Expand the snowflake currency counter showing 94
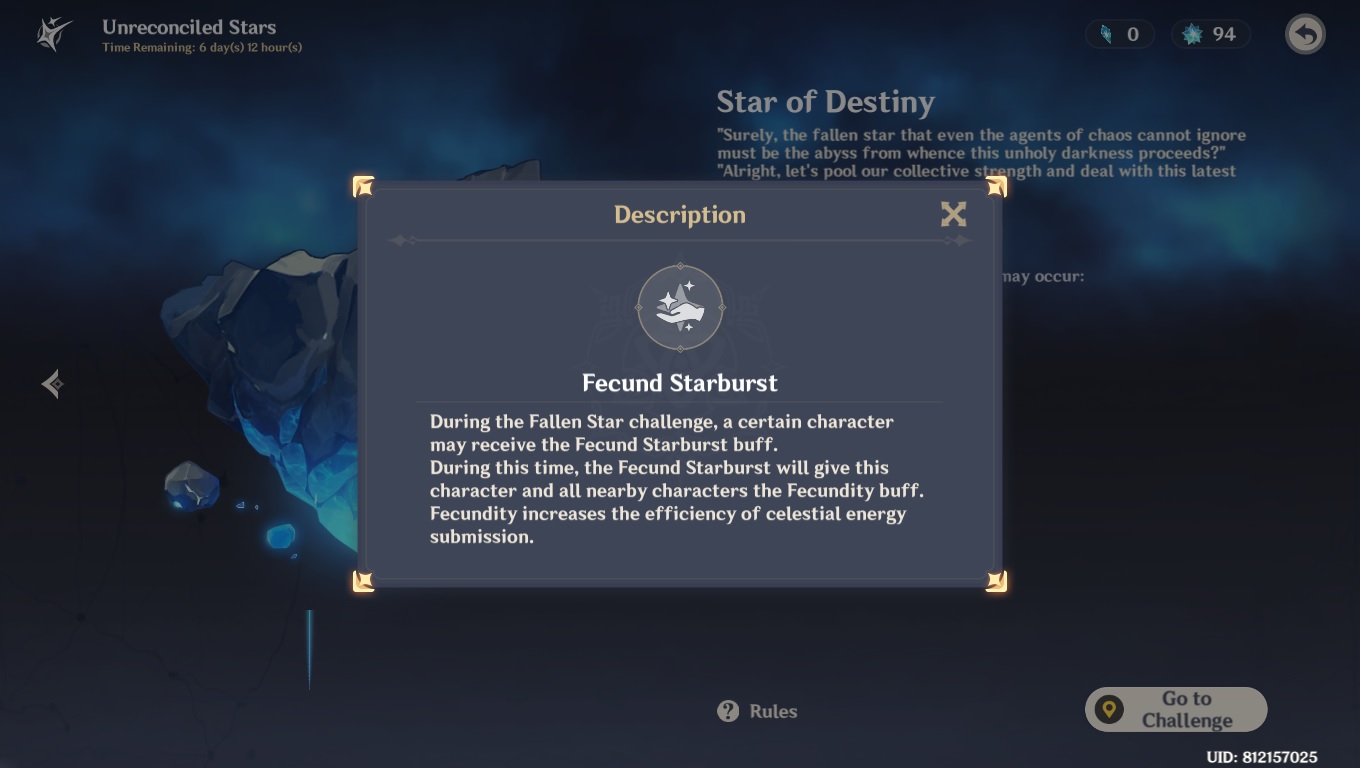This screenshot has width=1360, height=768. click(1211, 33)
